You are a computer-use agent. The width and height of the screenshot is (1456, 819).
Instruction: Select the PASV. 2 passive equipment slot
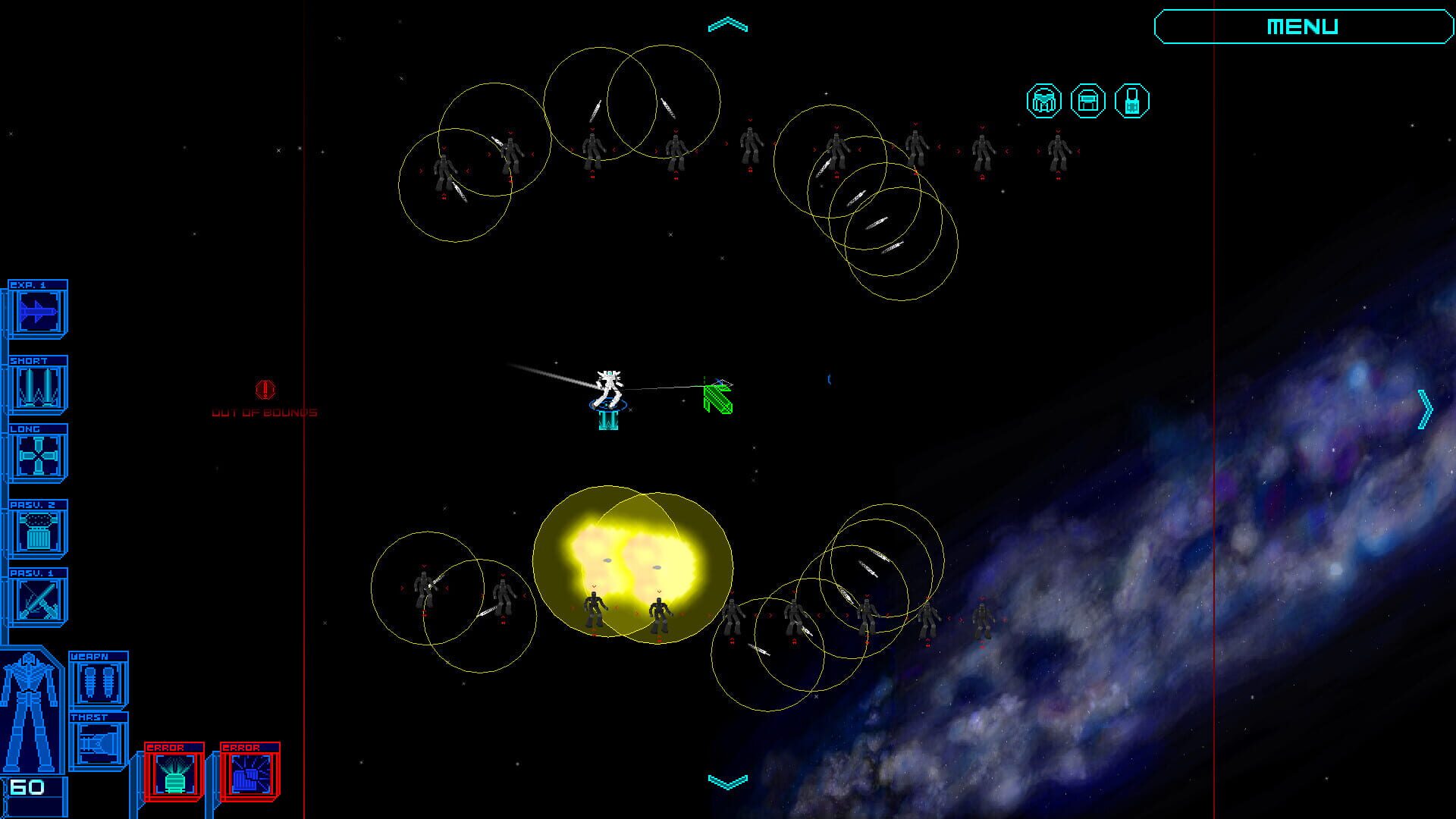[36, 527]
